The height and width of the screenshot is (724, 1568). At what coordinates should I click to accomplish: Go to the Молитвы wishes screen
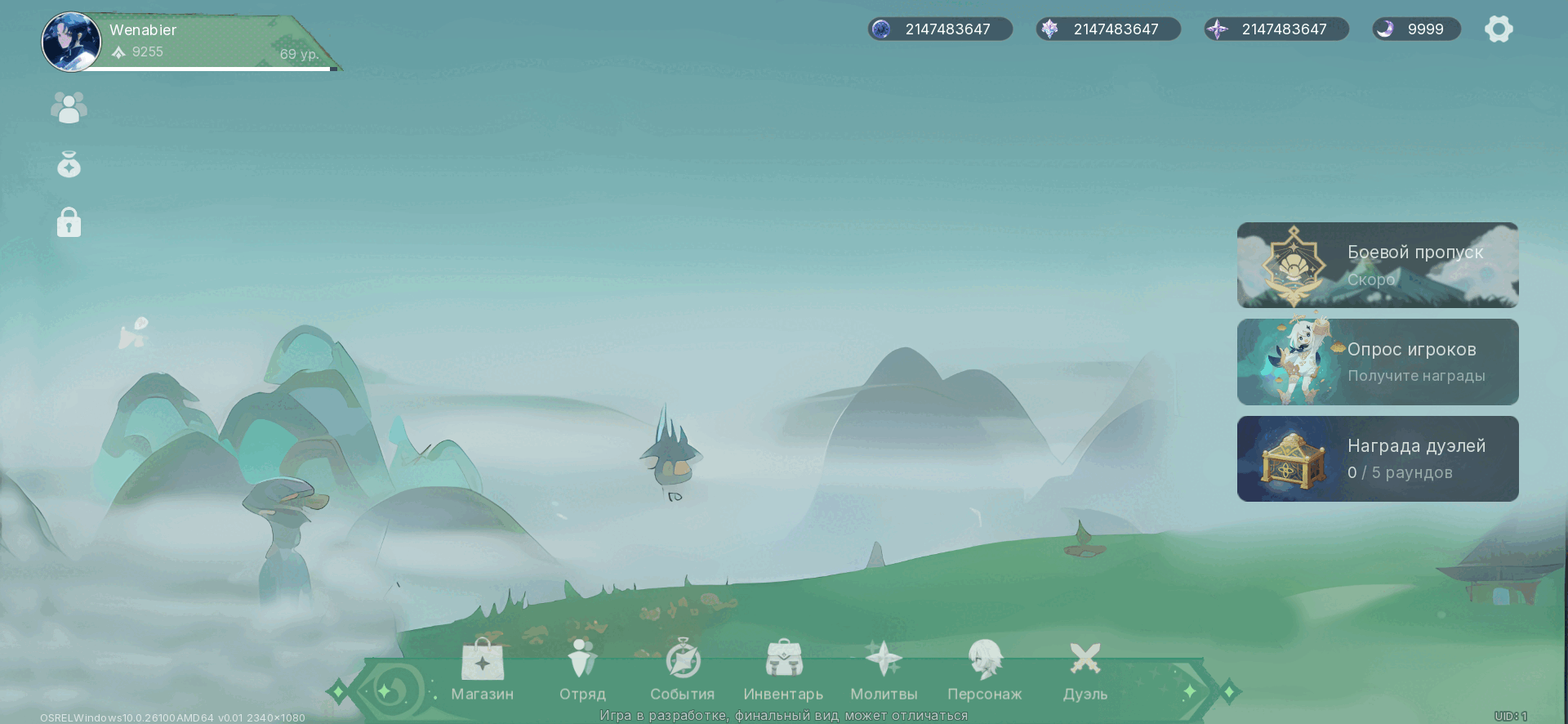[x=884, y=670]
